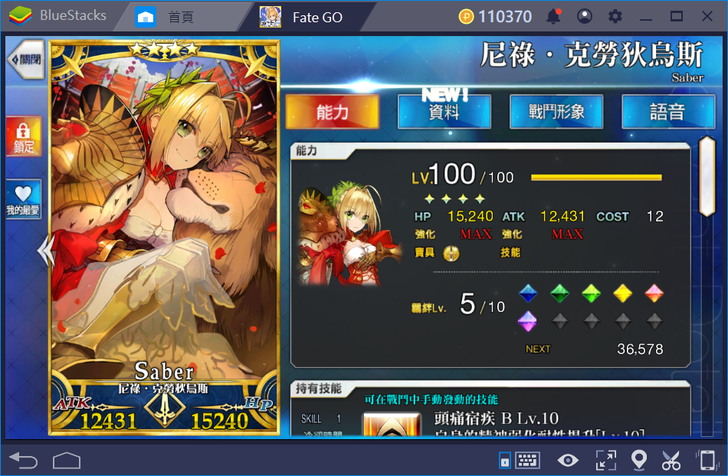The image size is (728, 476).
Task: Switch to the 戰鬥形象 tab
Action: (x=556, y=112)
